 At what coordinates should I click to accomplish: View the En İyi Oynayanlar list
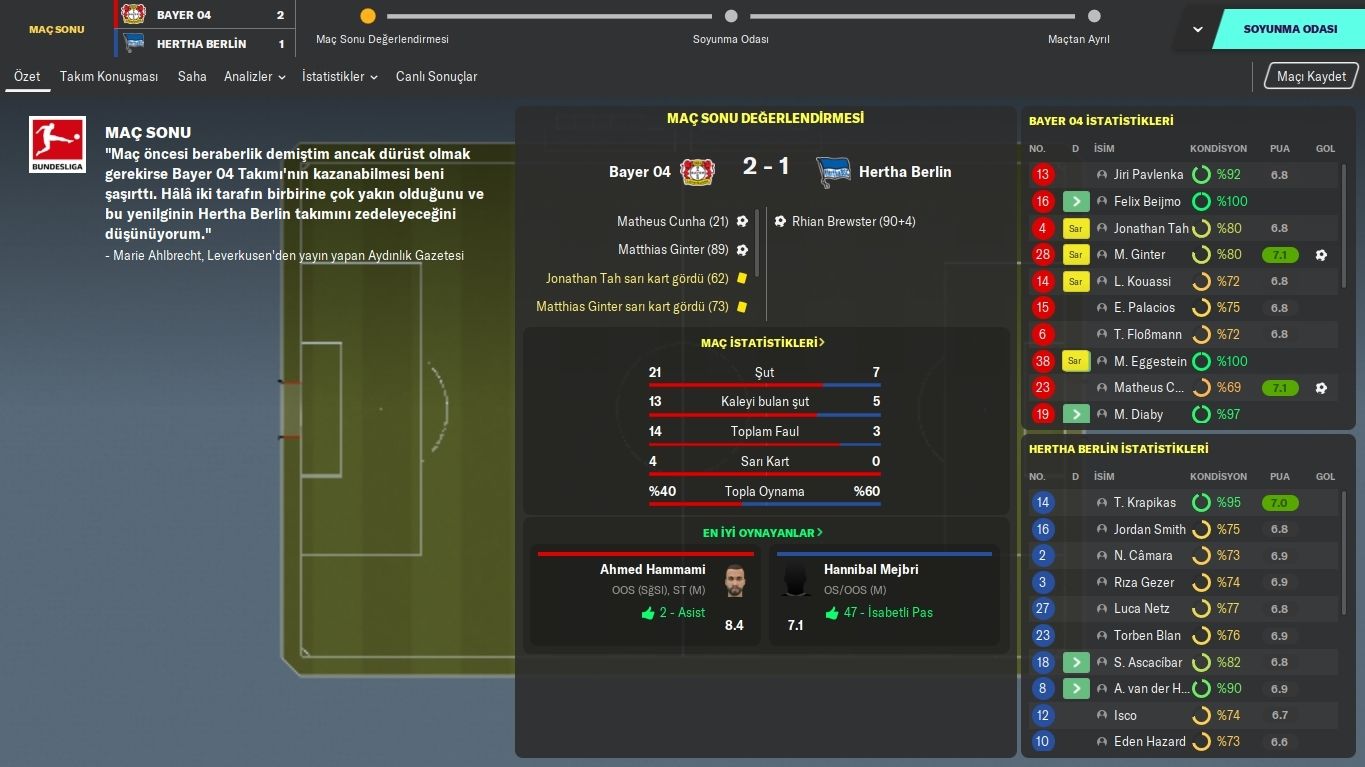coord(763,533)
